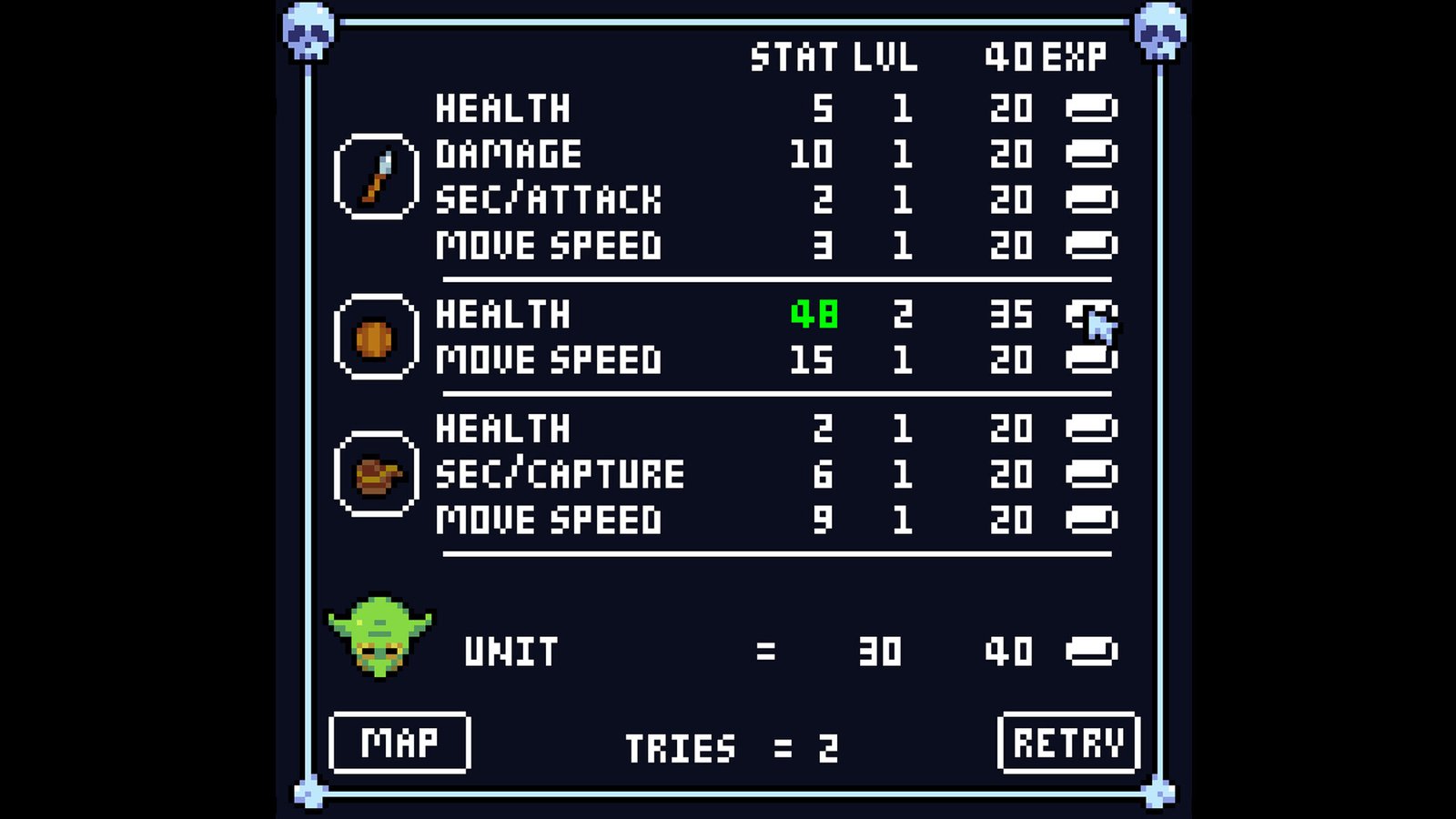Click the coin icon next to the UNIT total
The width and height of the screenshot is (1456, 819).
(x=1091, y=651)
